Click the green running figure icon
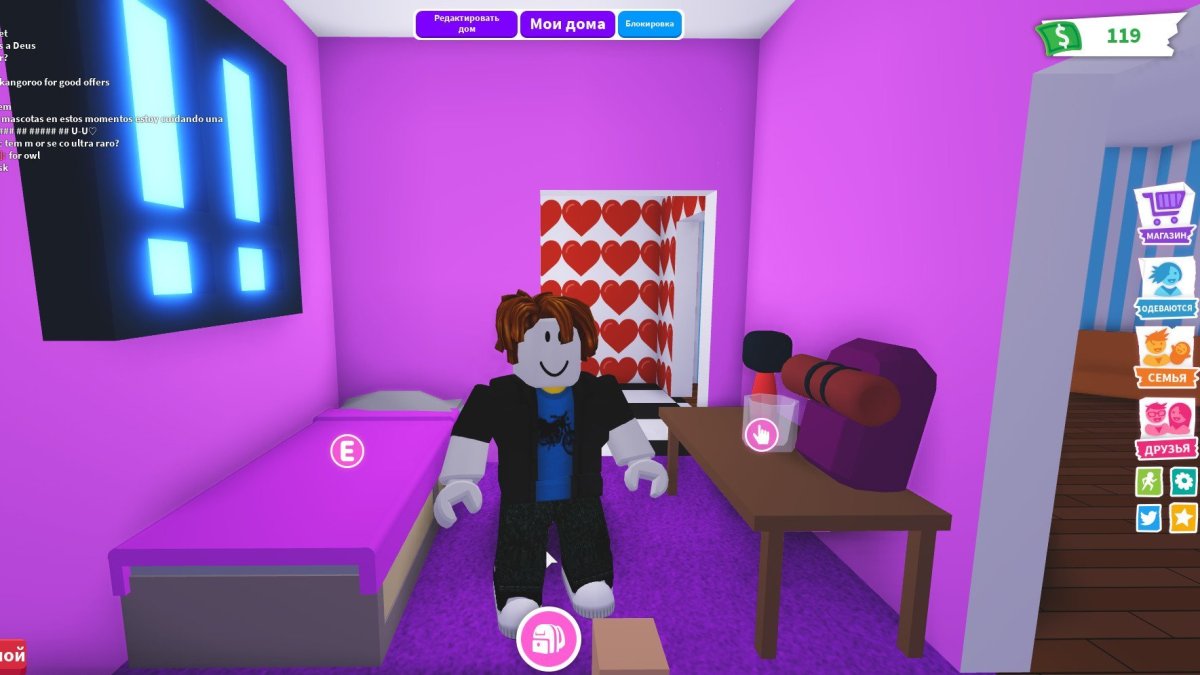The height and width of the screenshot is (675, 1200). point(1149,482)
